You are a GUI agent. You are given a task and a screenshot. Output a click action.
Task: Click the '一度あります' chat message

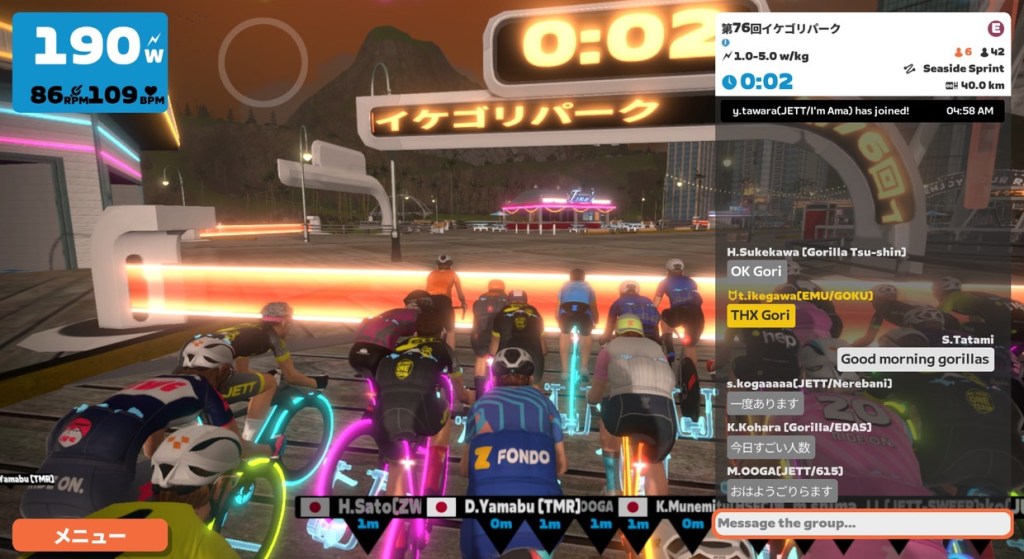765,403
